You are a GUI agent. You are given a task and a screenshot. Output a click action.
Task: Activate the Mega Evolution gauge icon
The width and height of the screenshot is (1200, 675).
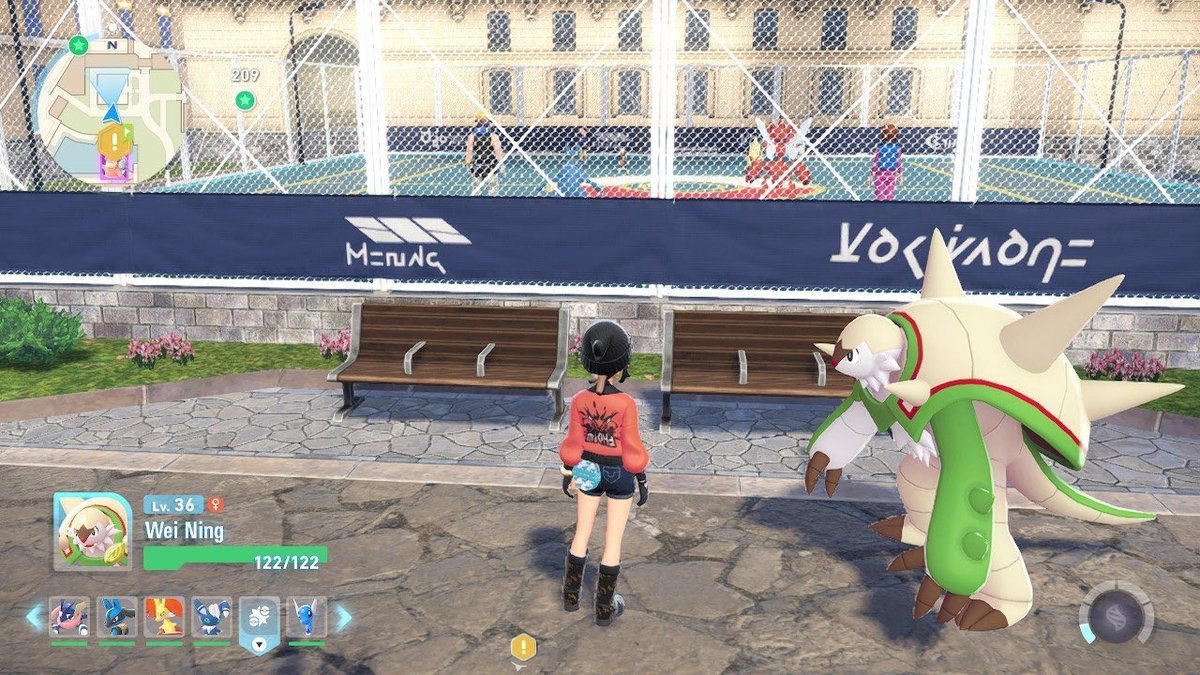click(x=1116, y=612)
